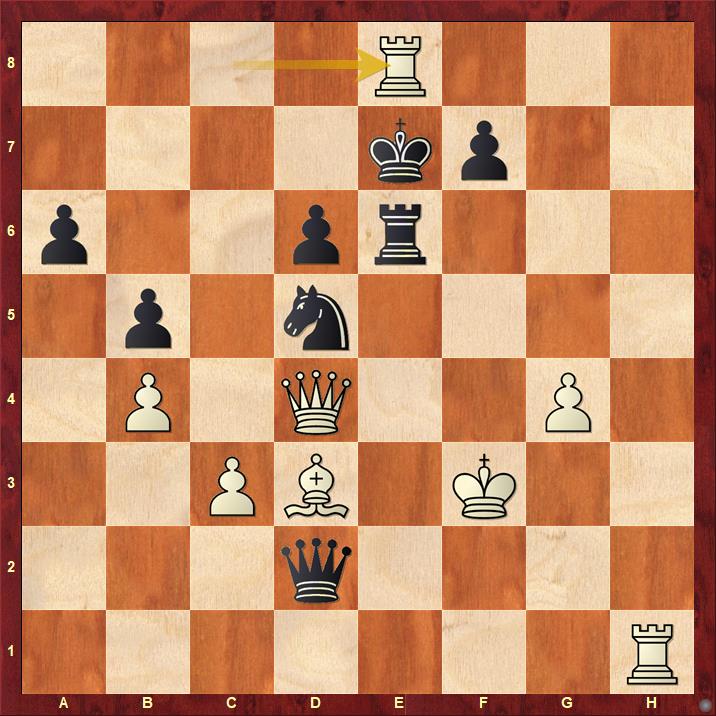Select the black queen
This screenshot has width=716, height=716.
(x=316, y=570)
